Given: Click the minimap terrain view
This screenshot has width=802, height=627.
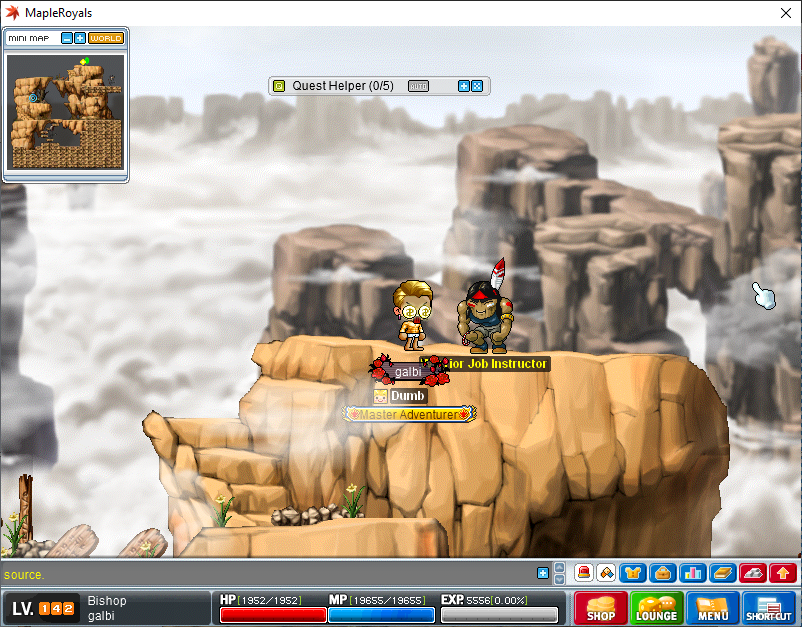Looking at the screenshot, I should point(66,112).
